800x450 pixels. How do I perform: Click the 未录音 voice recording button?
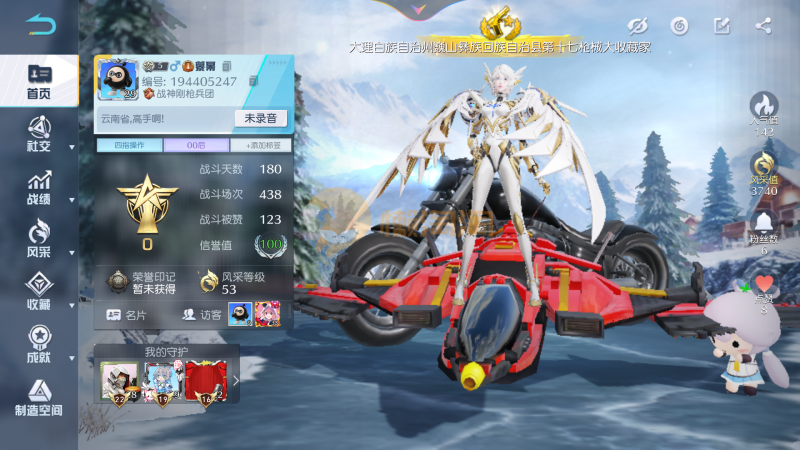click(260, 118)
